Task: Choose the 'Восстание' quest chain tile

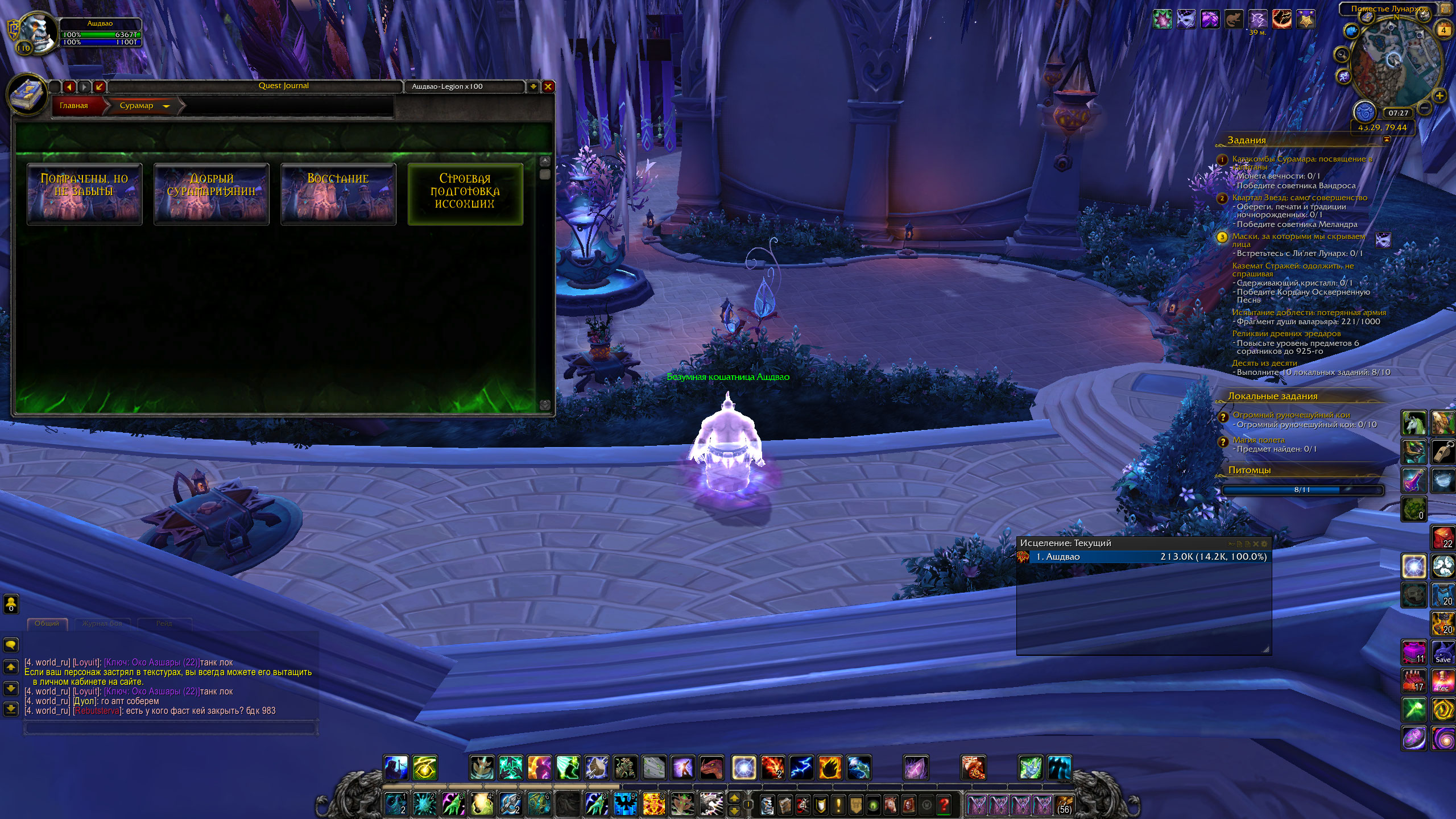Action: point(338,194)
